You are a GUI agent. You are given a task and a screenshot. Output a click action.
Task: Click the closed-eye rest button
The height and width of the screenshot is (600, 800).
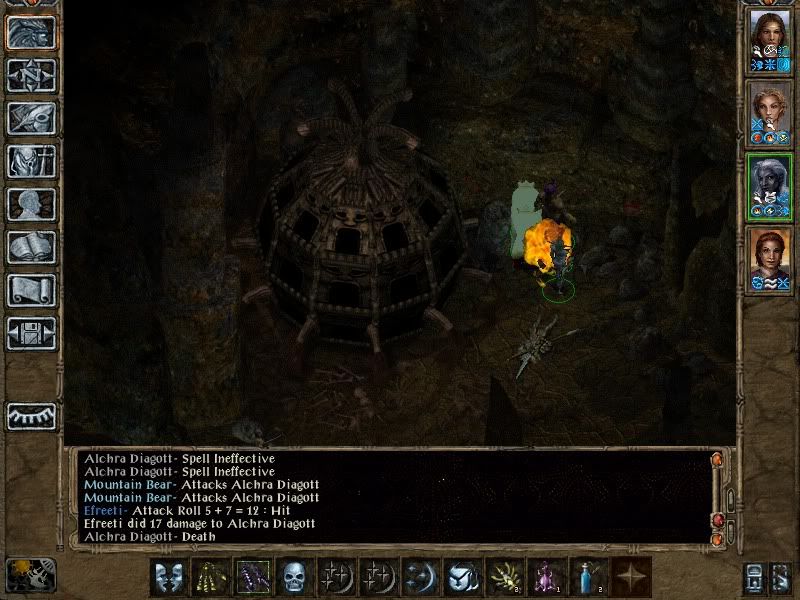click(31, 415)
